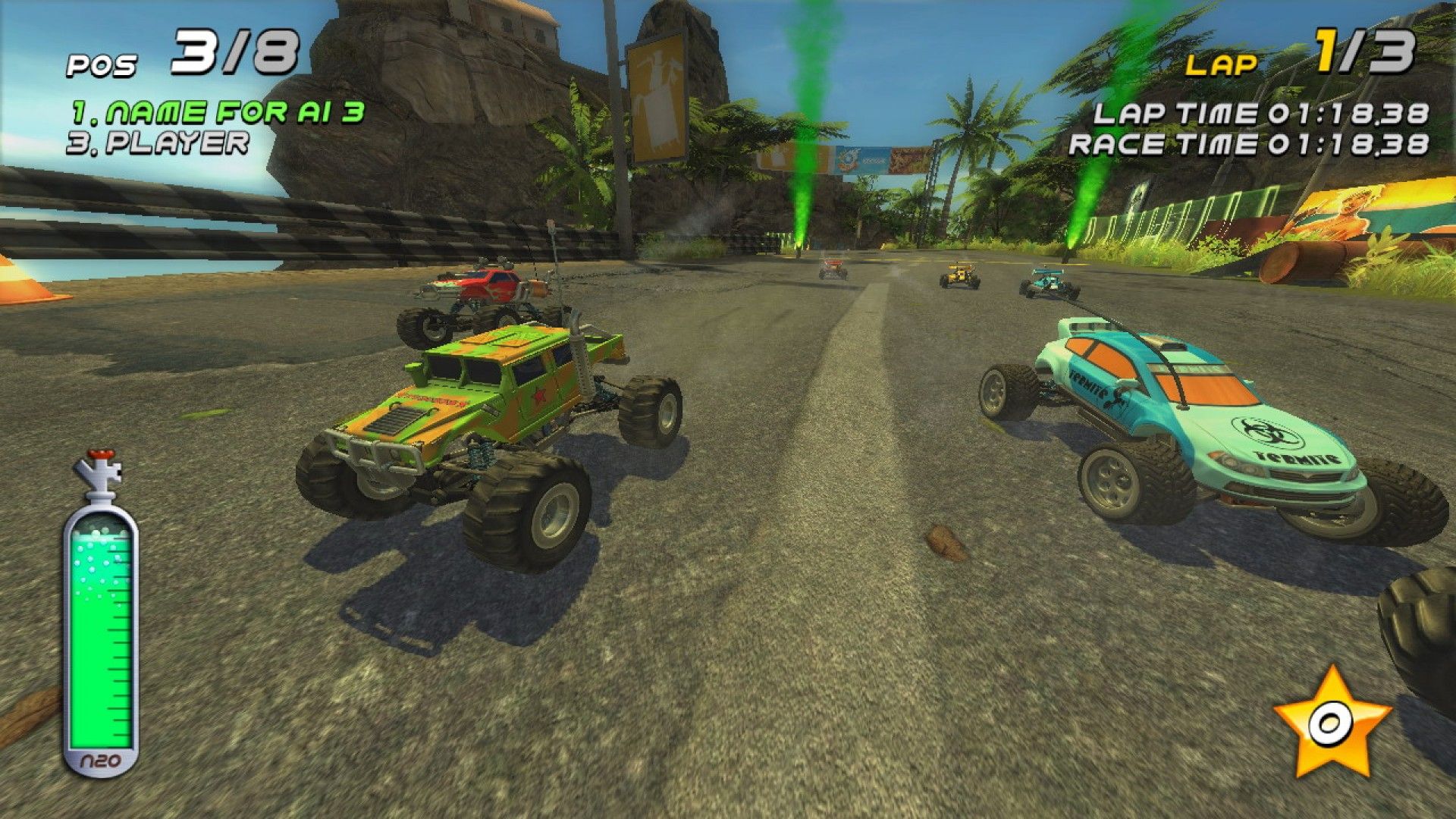Click the red star emblem on the green truck

coord(540,394)
